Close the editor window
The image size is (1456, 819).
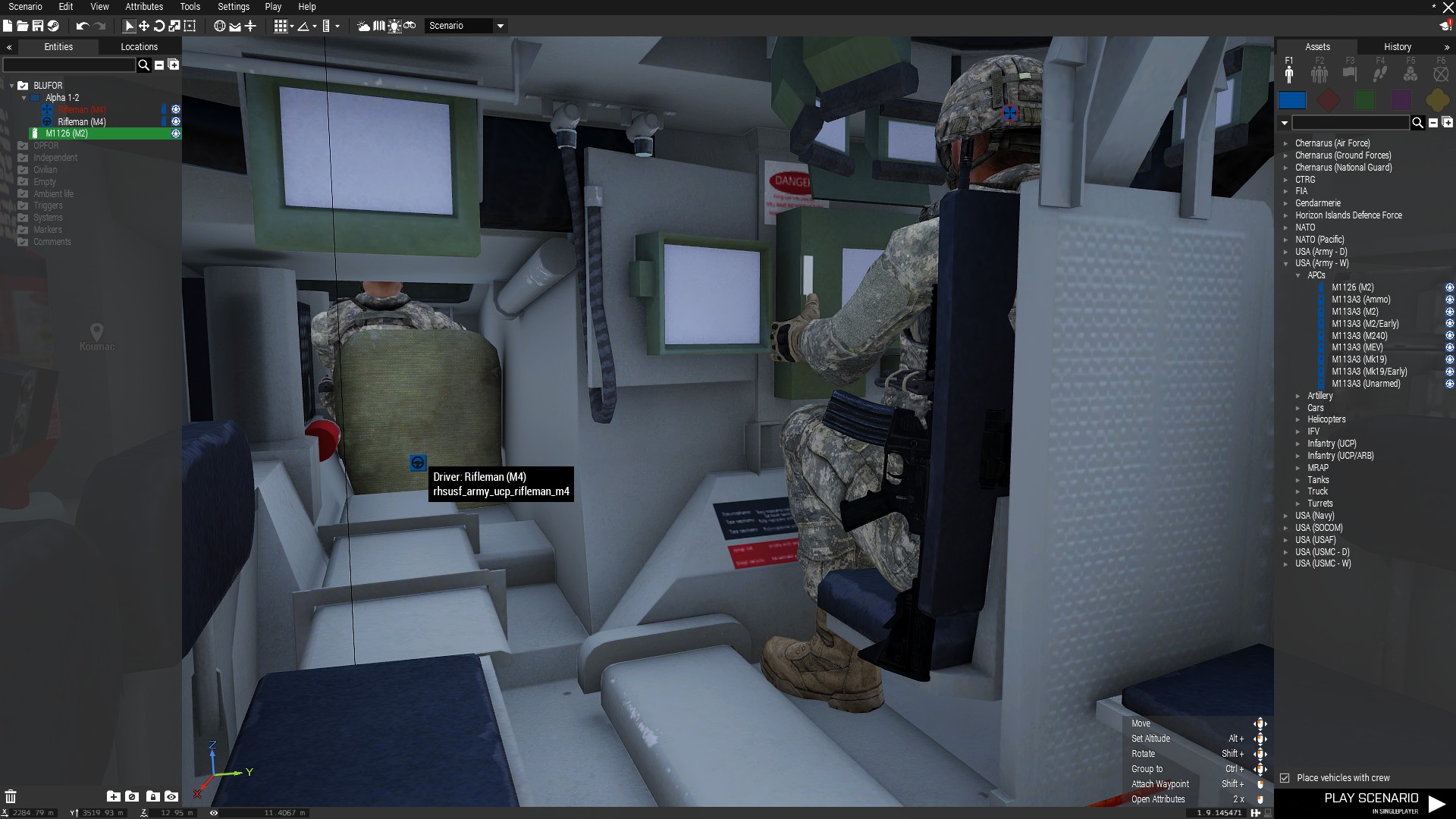coord(1448,7)
